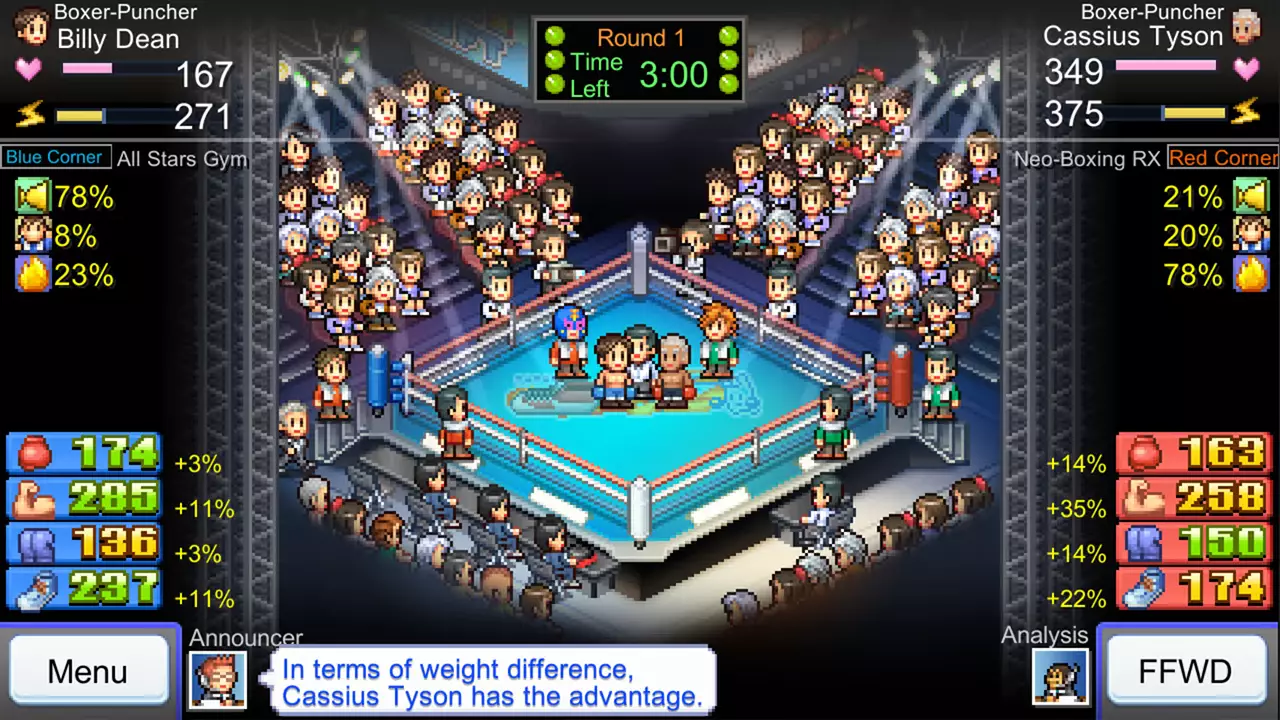Click the Round 1 timer scoreboard
The image size is (1280, 720).
tap(640, 60)
